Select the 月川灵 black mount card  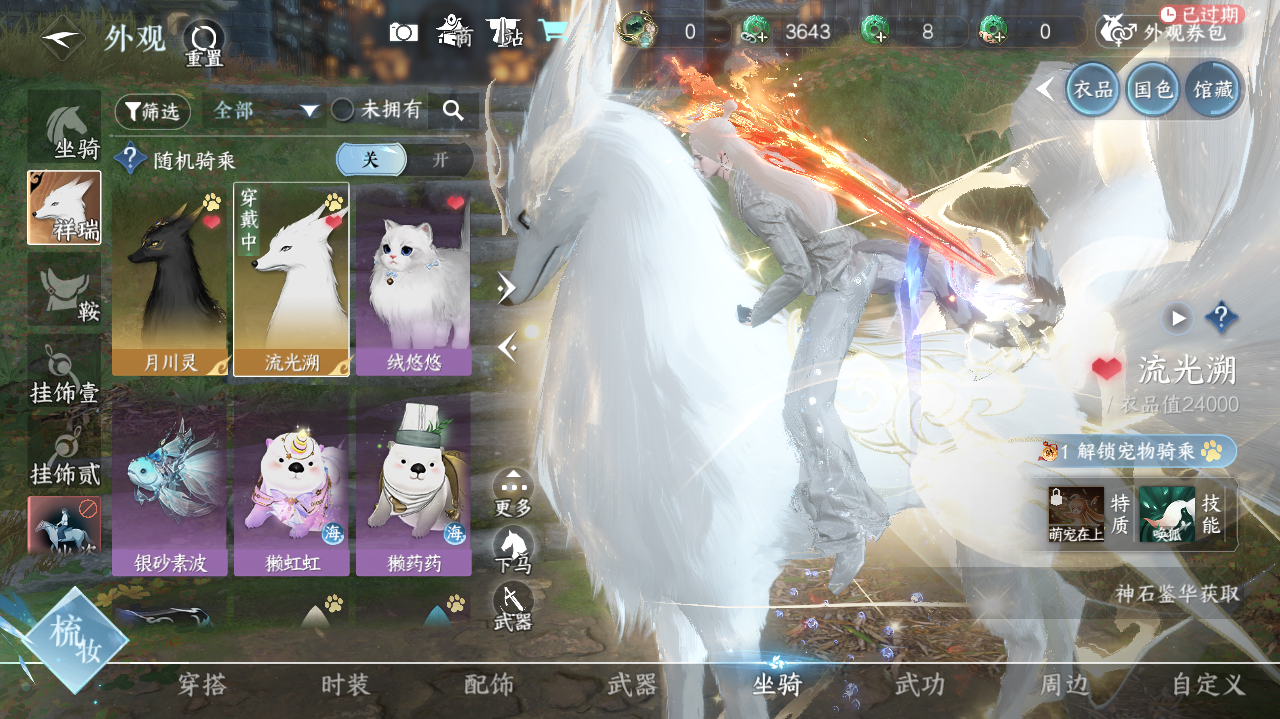pos(170,280)
